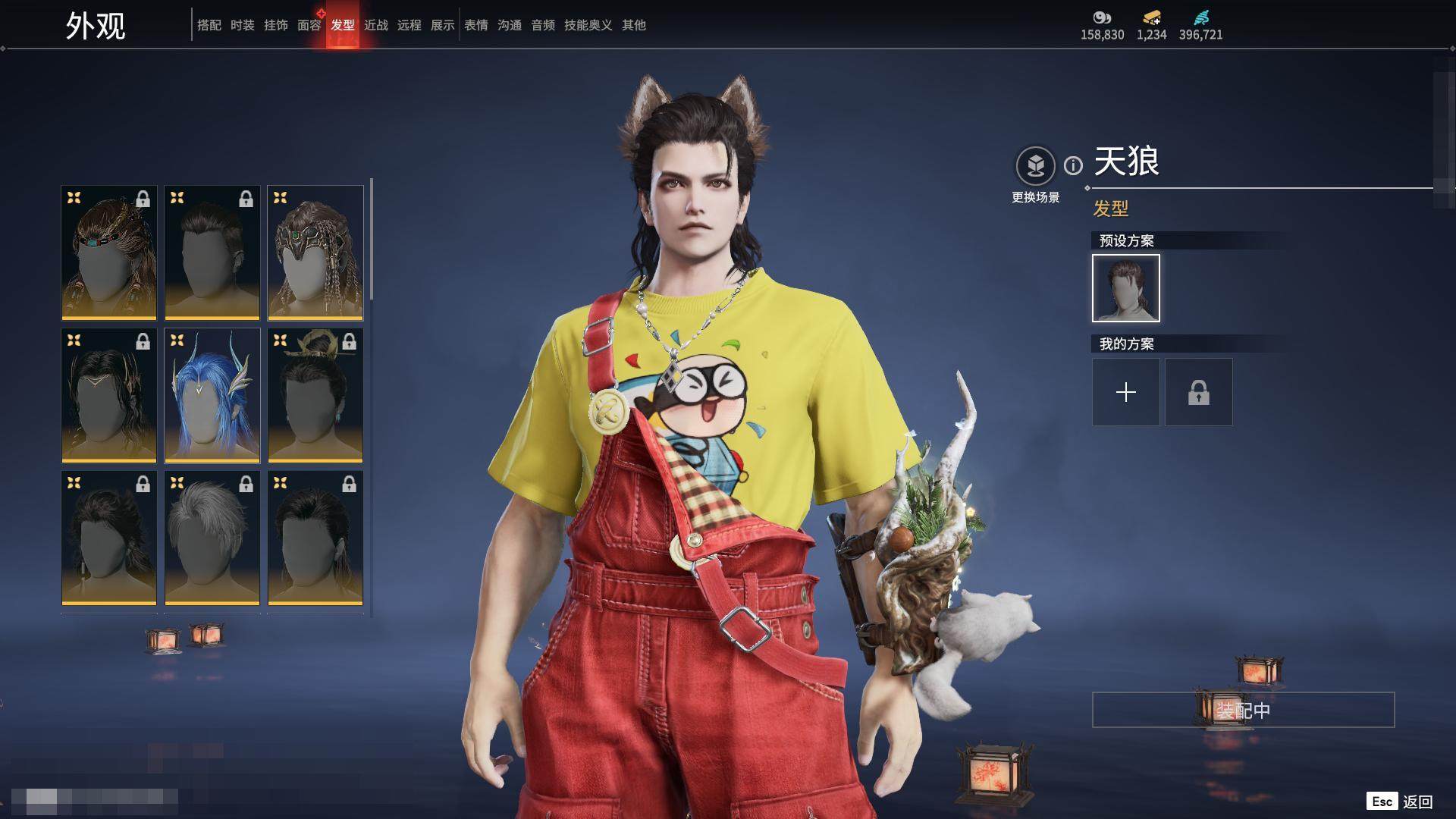Switch to the 搭配 tab

click(209, 25)
